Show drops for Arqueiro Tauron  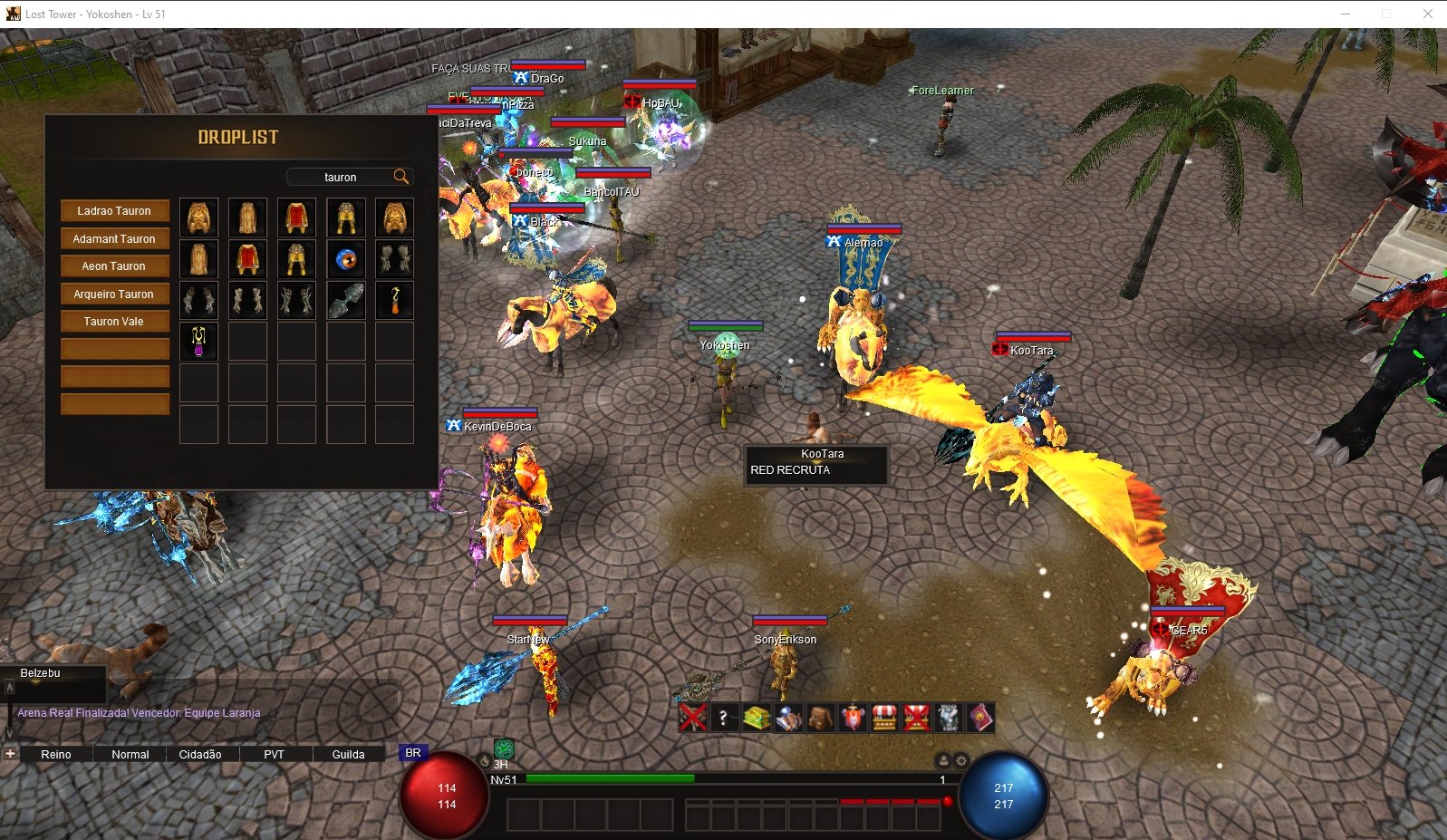(114, 294)
